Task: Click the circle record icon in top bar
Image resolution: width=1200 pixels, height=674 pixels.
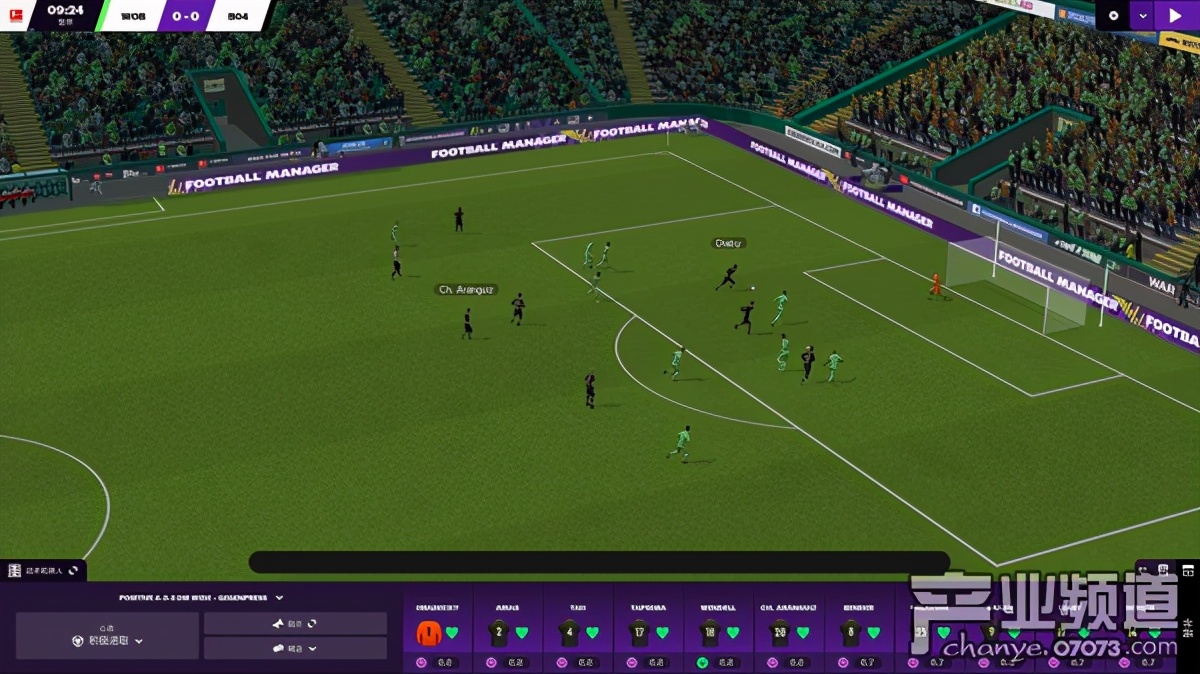Action: (1113, 15)
